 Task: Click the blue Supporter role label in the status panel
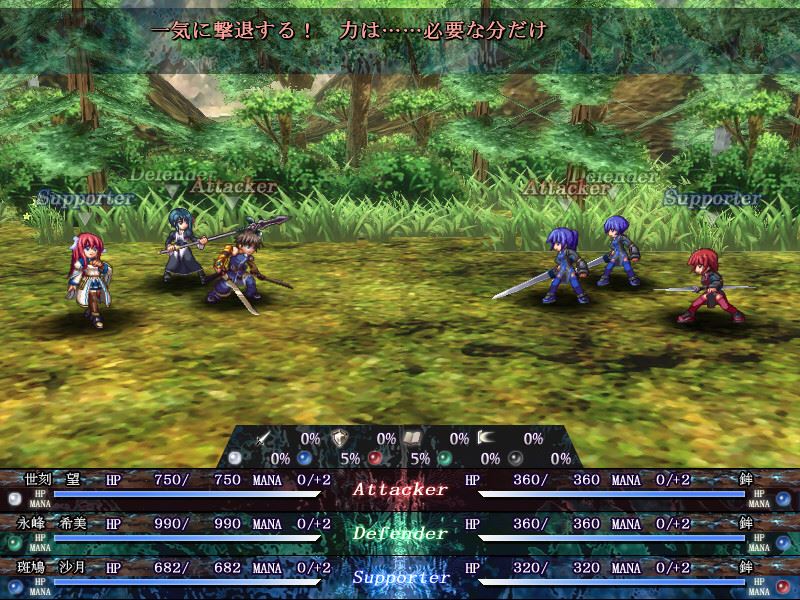[x=399, y=577]
